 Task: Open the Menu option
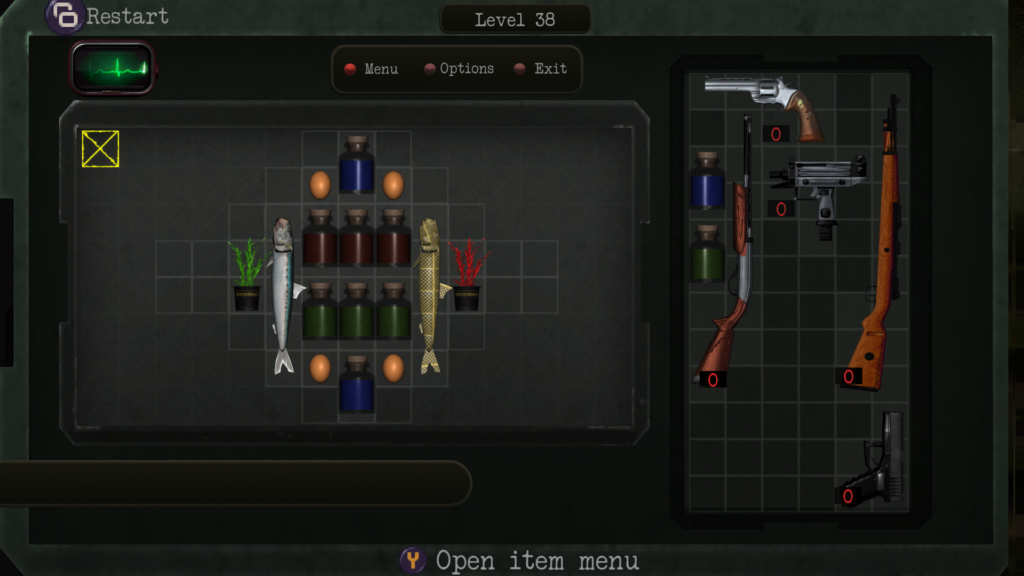click(x=372, y=69)
